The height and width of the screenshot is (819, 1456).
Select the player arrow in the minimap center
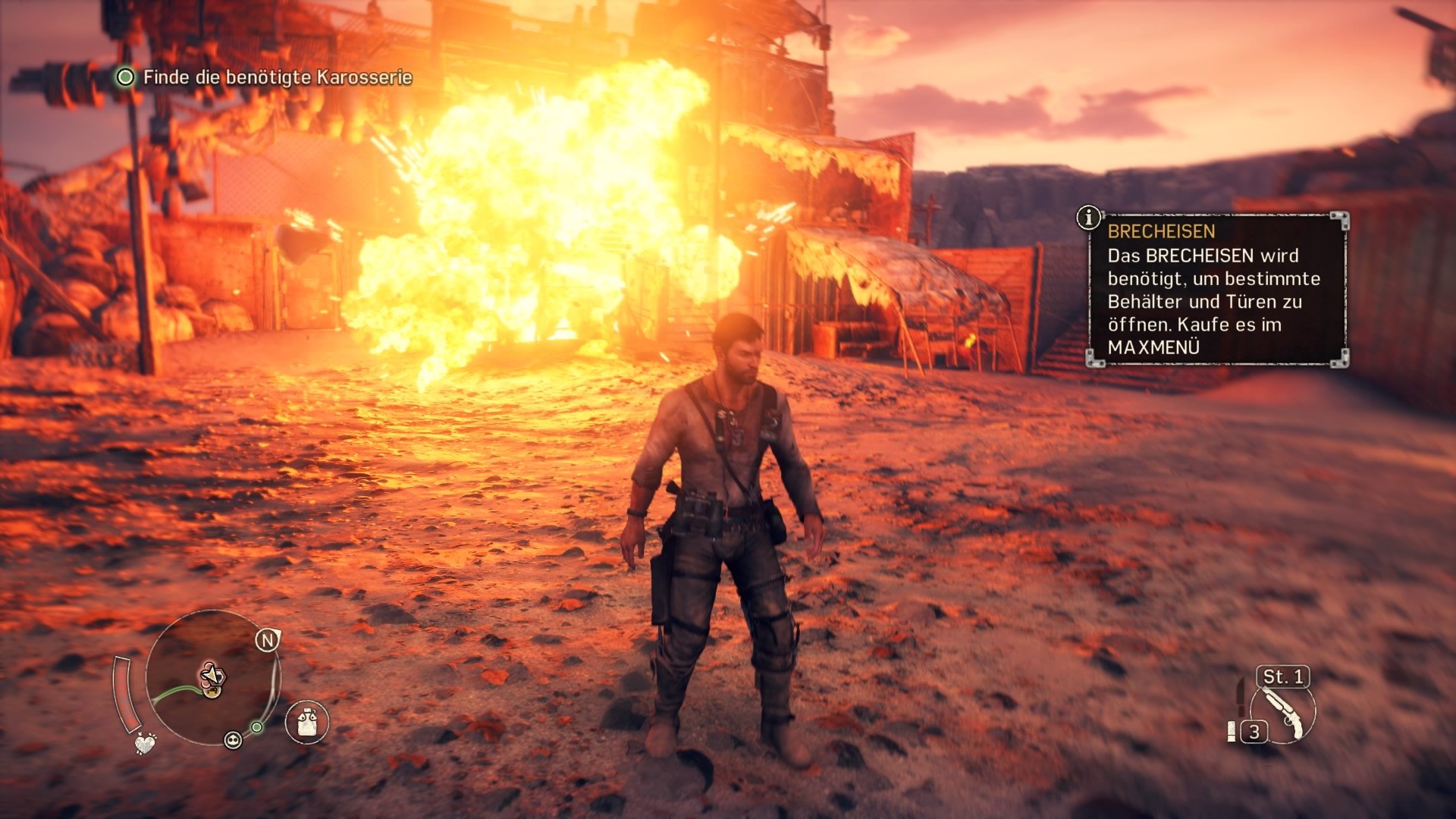pos(211,675)
